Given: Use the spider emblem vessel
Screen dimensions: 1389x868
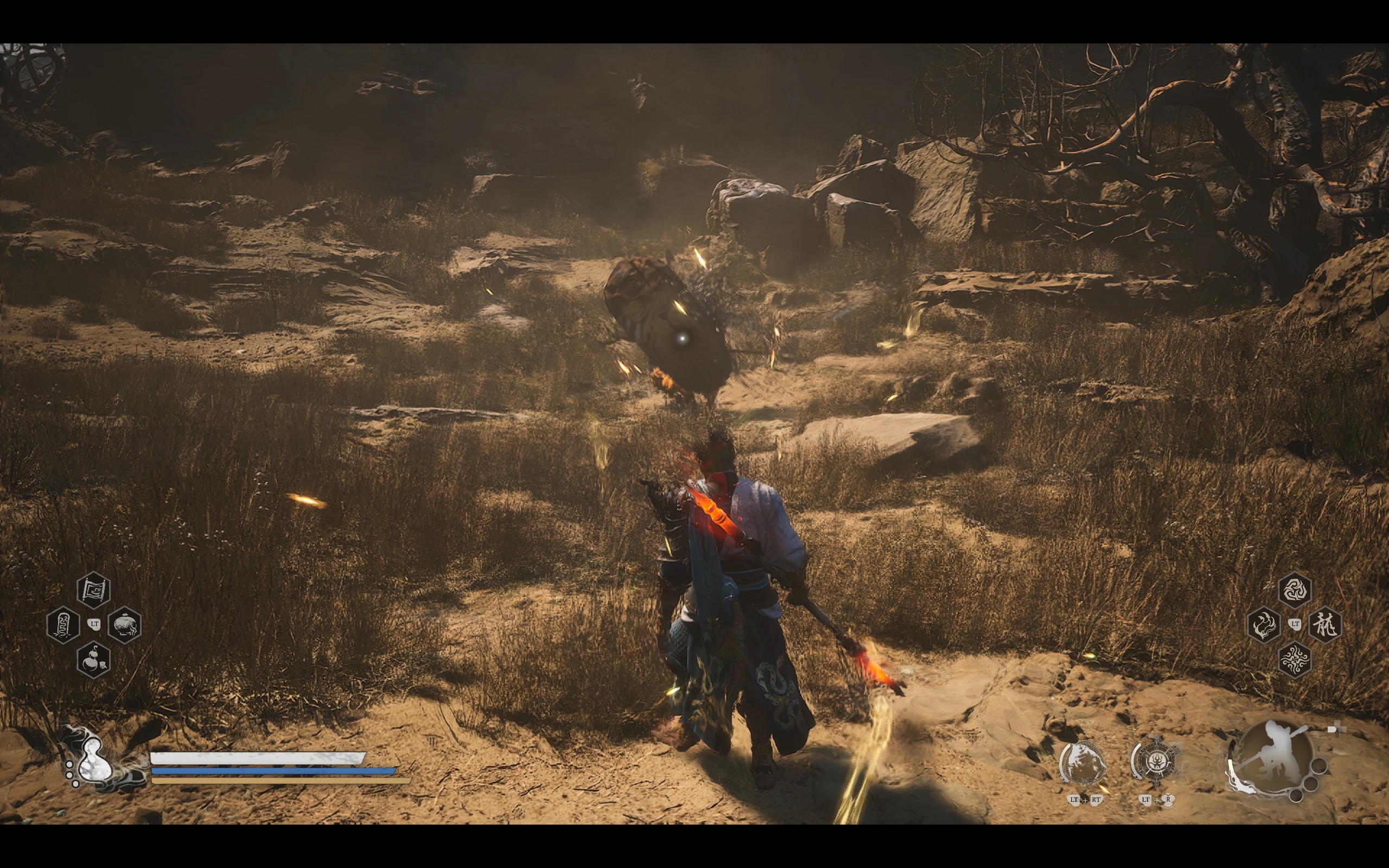Looking at the screenshot, I should pyautogui.click(x=1155, y=762).
